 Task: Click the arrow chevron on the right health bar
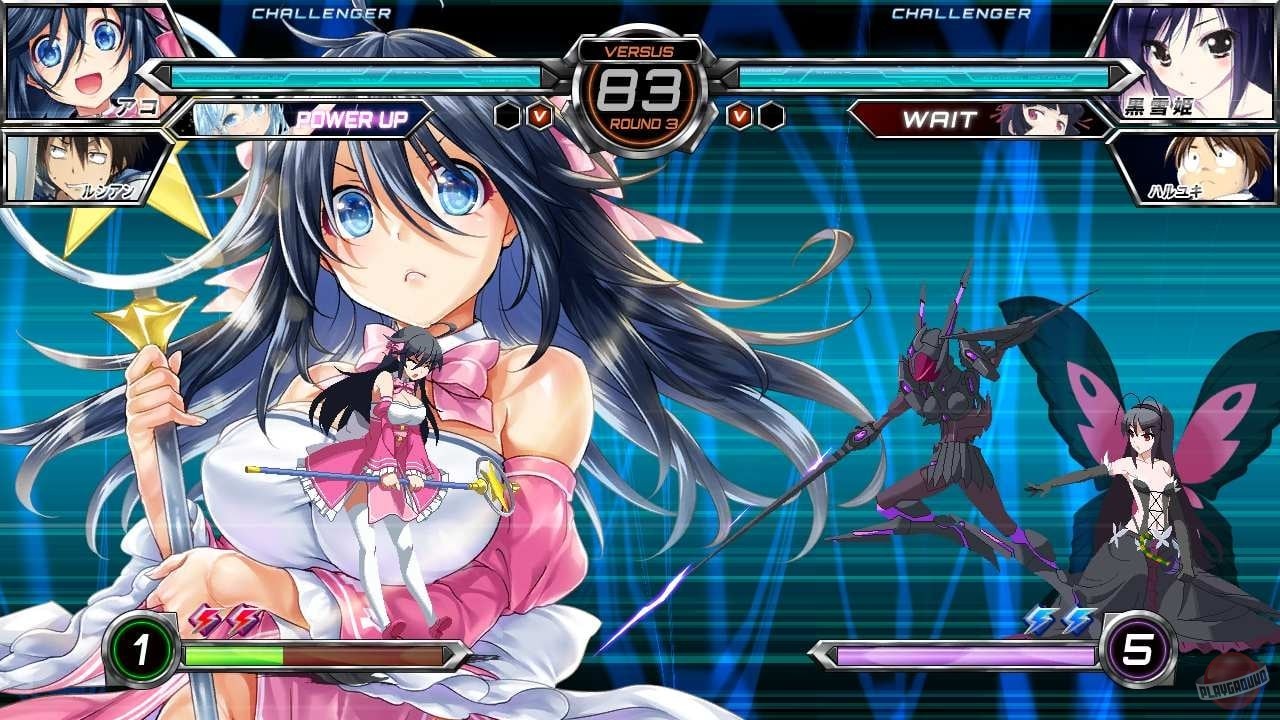(x=1118, y=76)
